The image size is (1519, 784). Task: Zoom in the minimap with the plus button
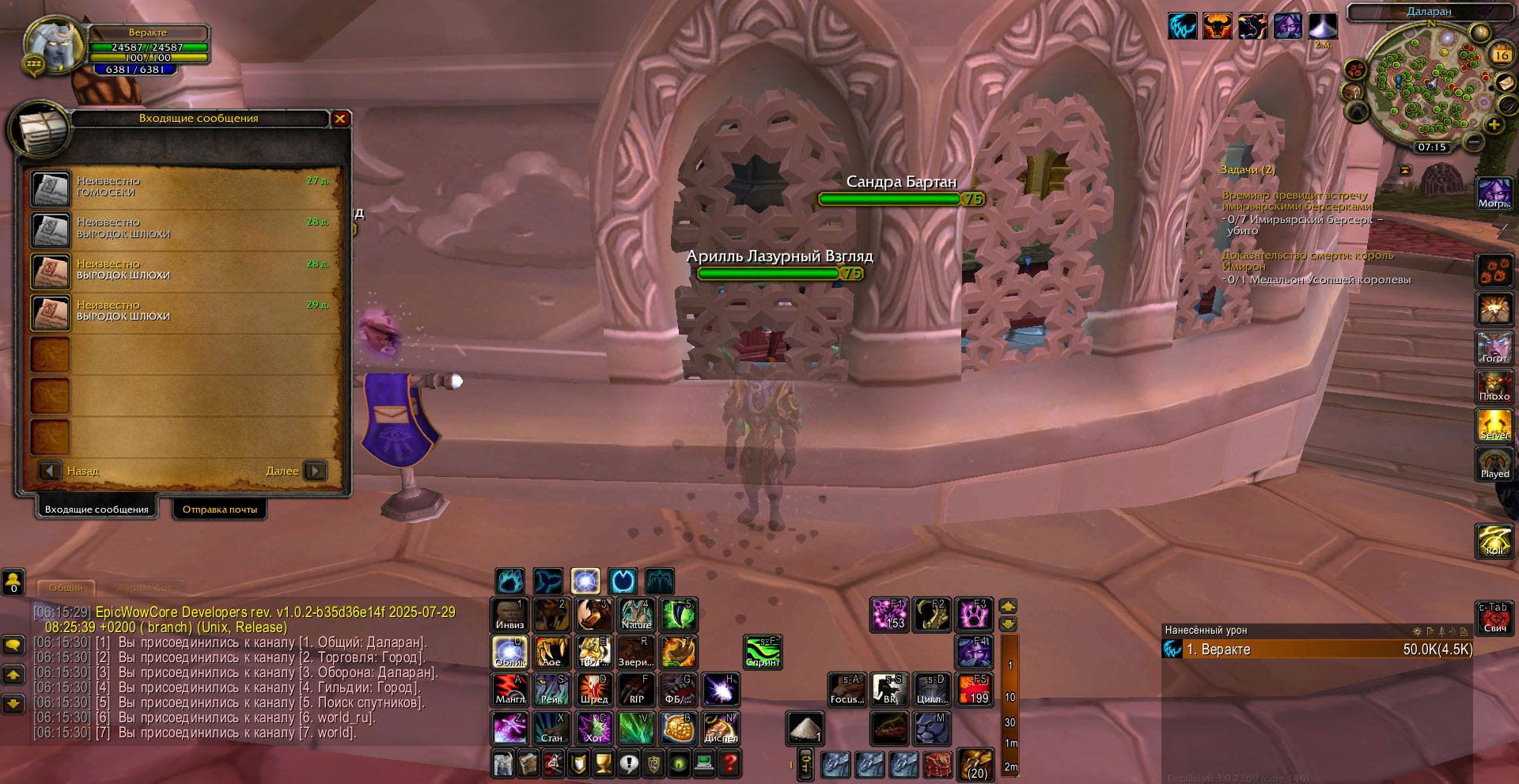[1494, 125]
